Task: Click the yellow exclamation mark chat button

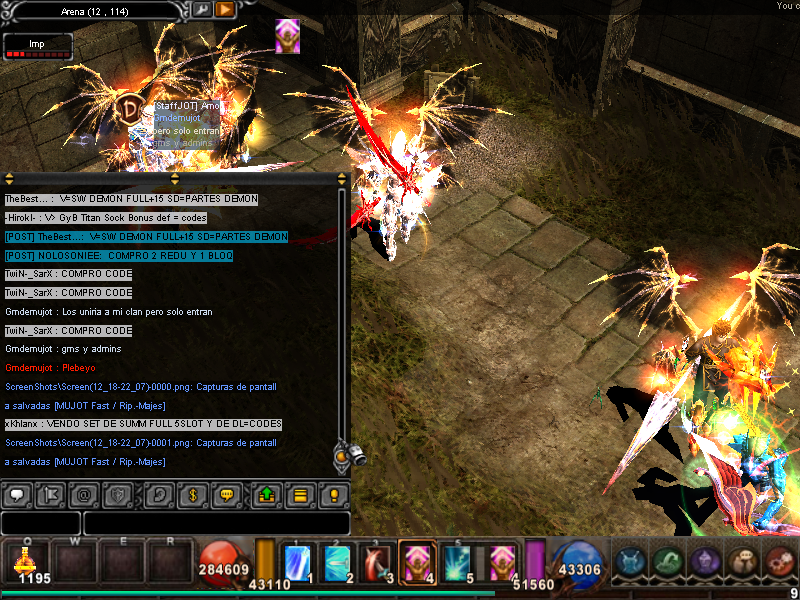Action: click(333, 494)
